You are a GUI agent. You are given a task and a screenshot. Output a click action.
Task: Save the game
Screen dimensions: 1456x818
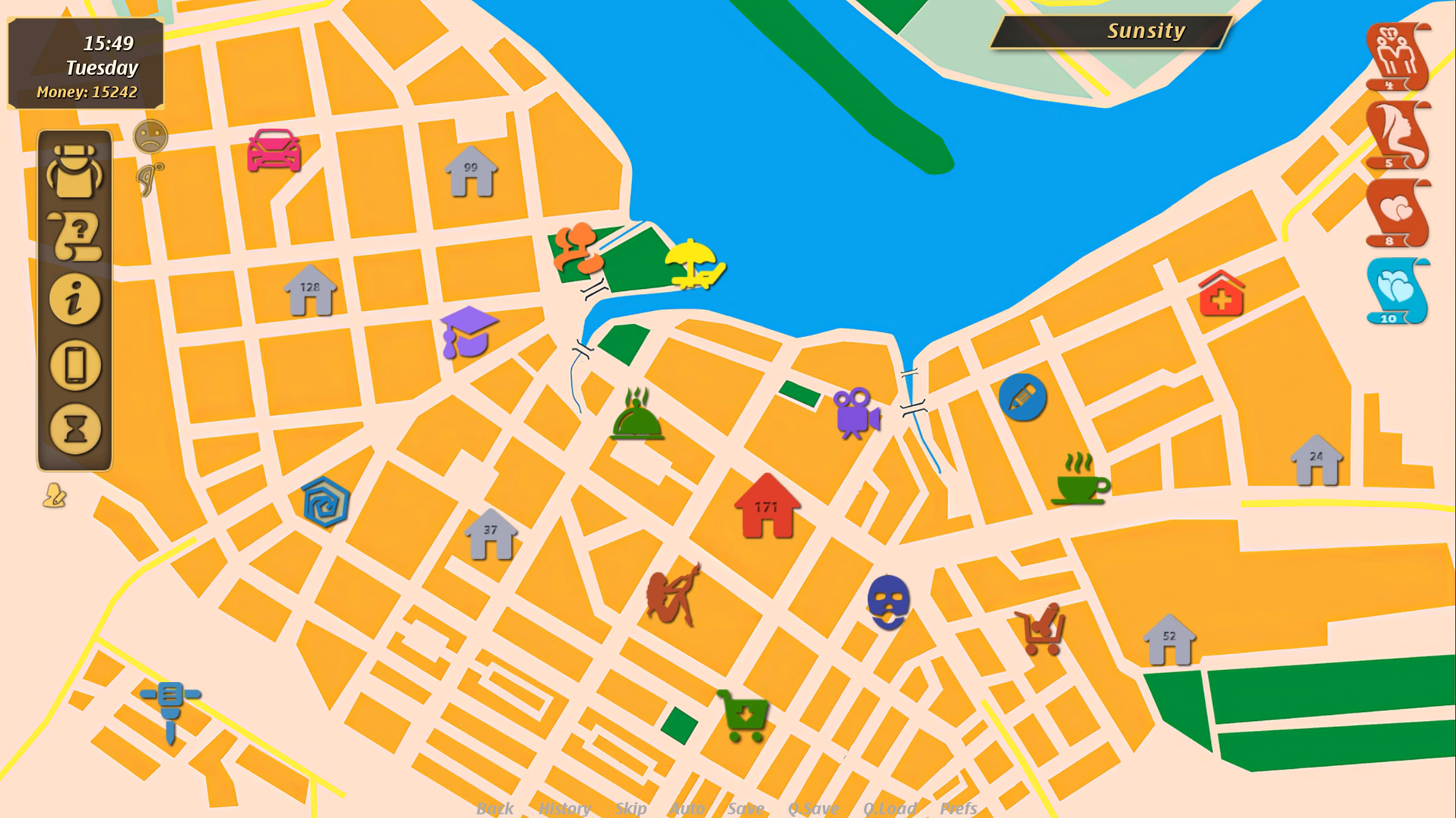coord(746,807)
